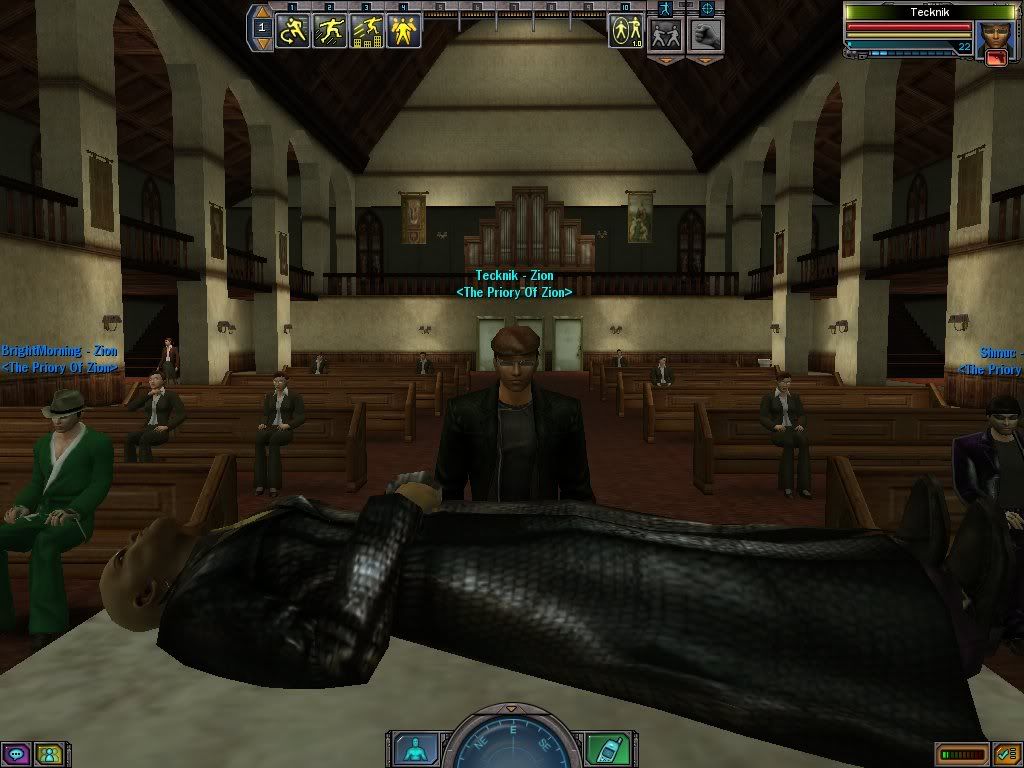Click the red pistol weapon icon
Screen dimensions: 1024x768
click(996, 58)
